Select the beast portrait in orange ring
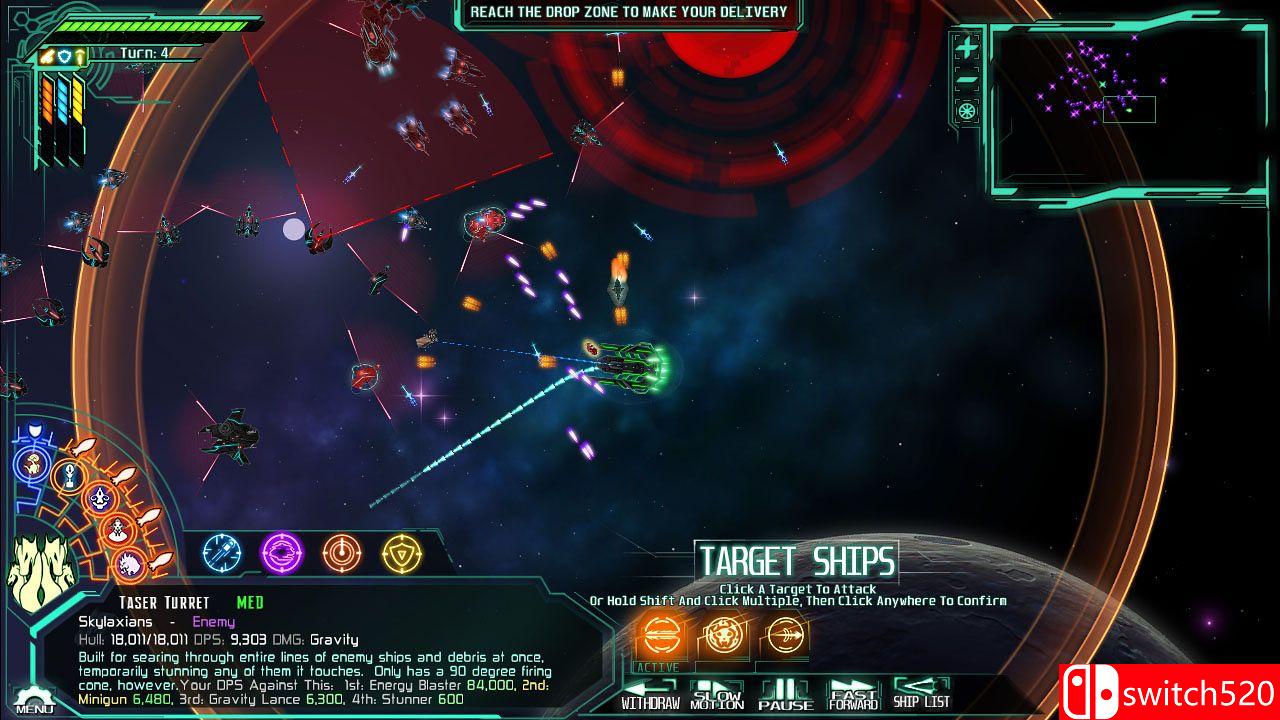Viewport: 1280px width, 720px height. pyautogui.click(x=130, y=563)
